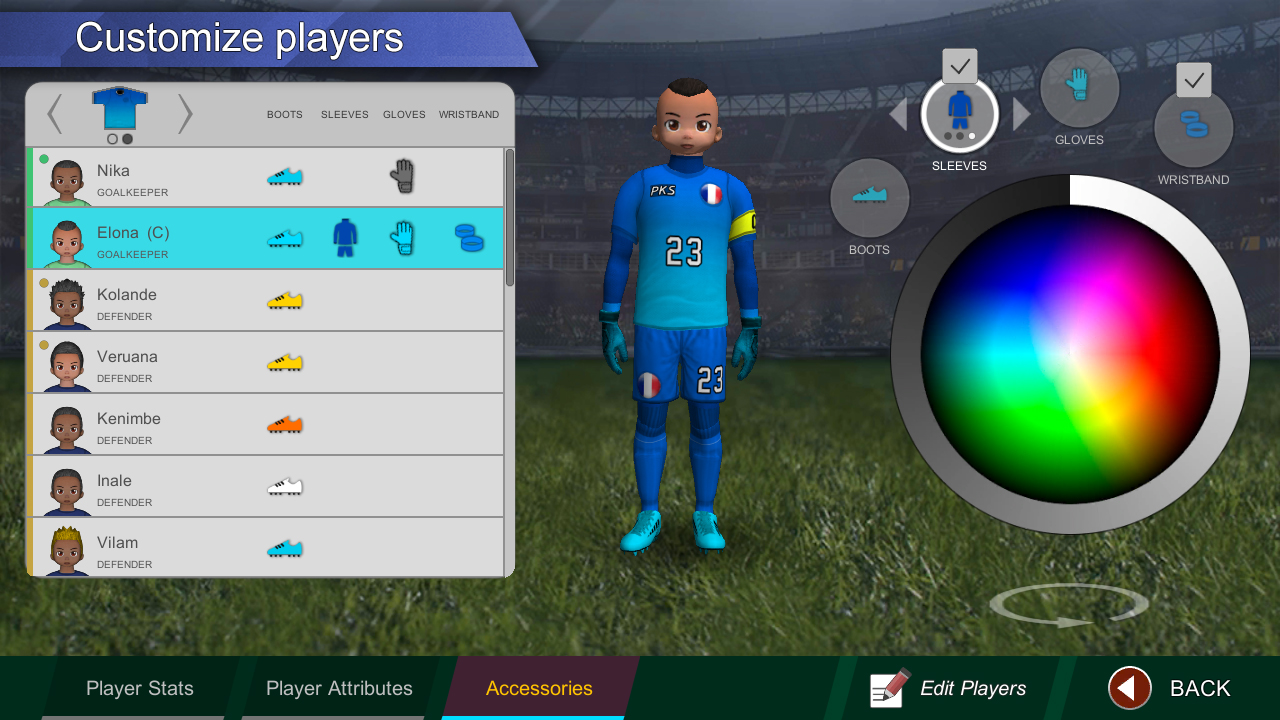Switch to the Player Stats tab
Screen dimensions: 1280x720
click(x=138, y=688)
